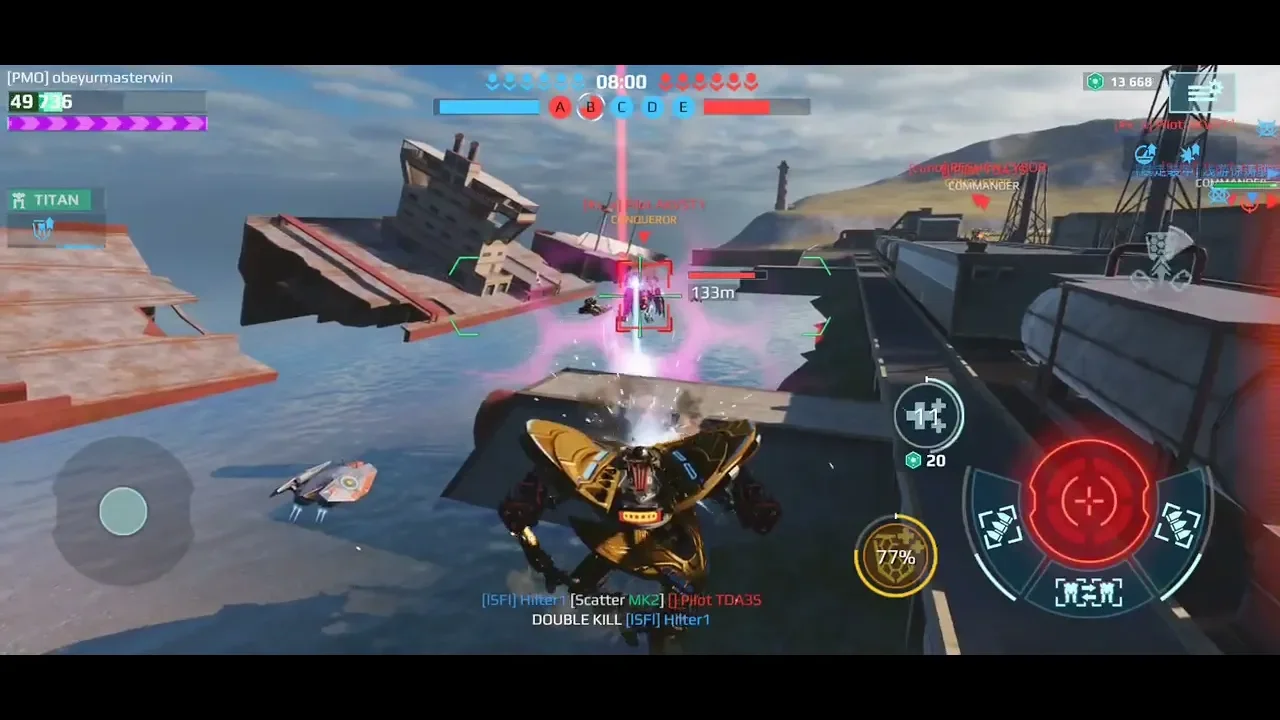This screenshot has width=1280, height=720.
Task: Select beacon A indicator
Action: (560, 107)
